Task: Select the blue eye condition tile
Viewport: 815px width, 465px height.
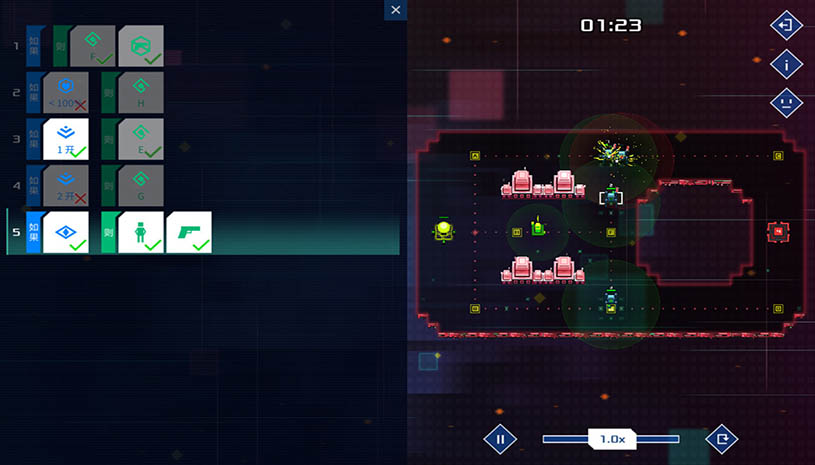Action: [65, 232]
